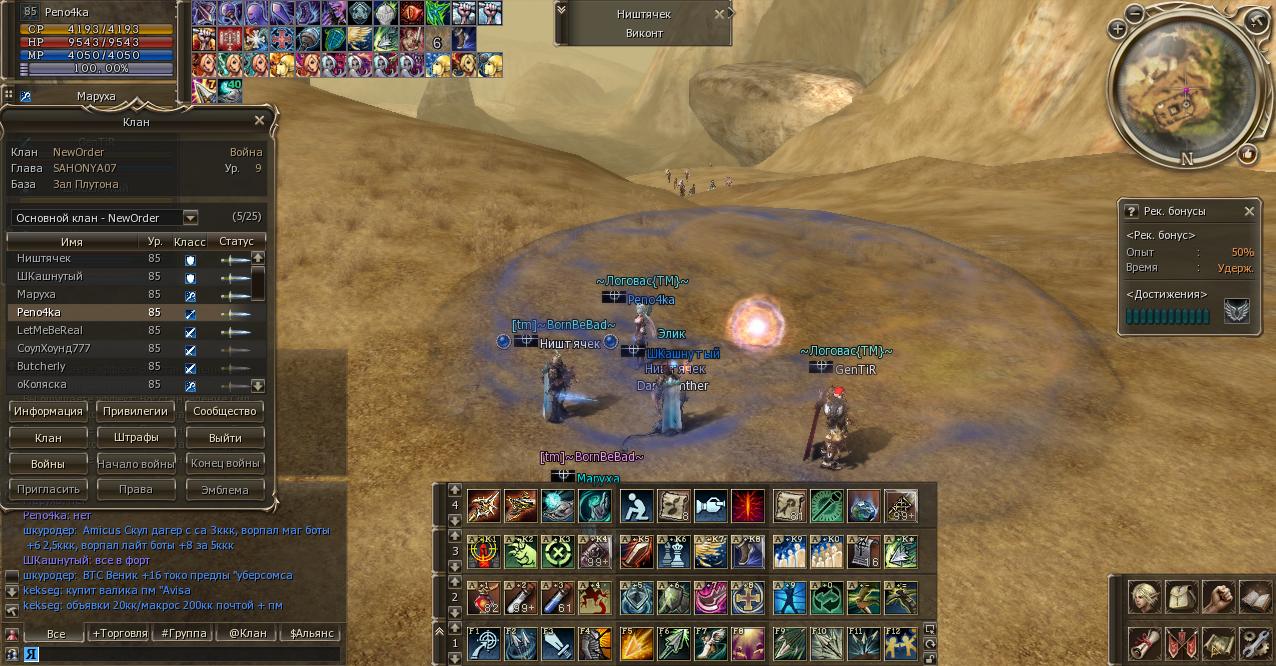This screenshot has width=1276, height=666.
Task: Switch to the @Клан chat tab
Action: (247, 633)
